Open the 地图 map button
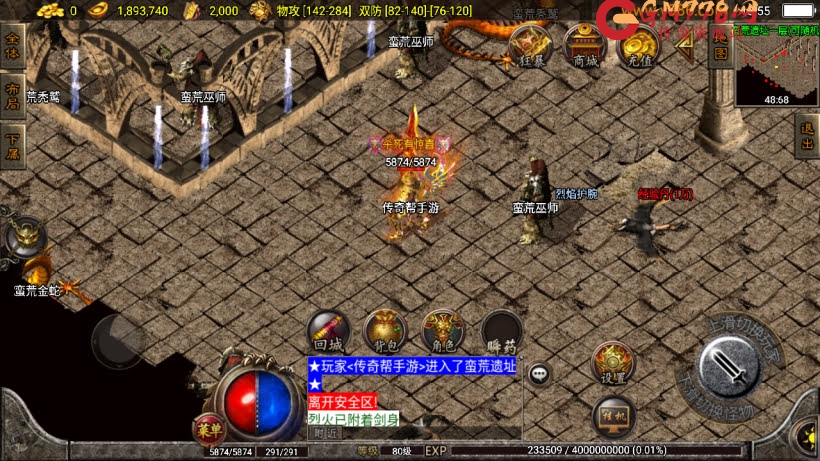 [x=718, y=46]
